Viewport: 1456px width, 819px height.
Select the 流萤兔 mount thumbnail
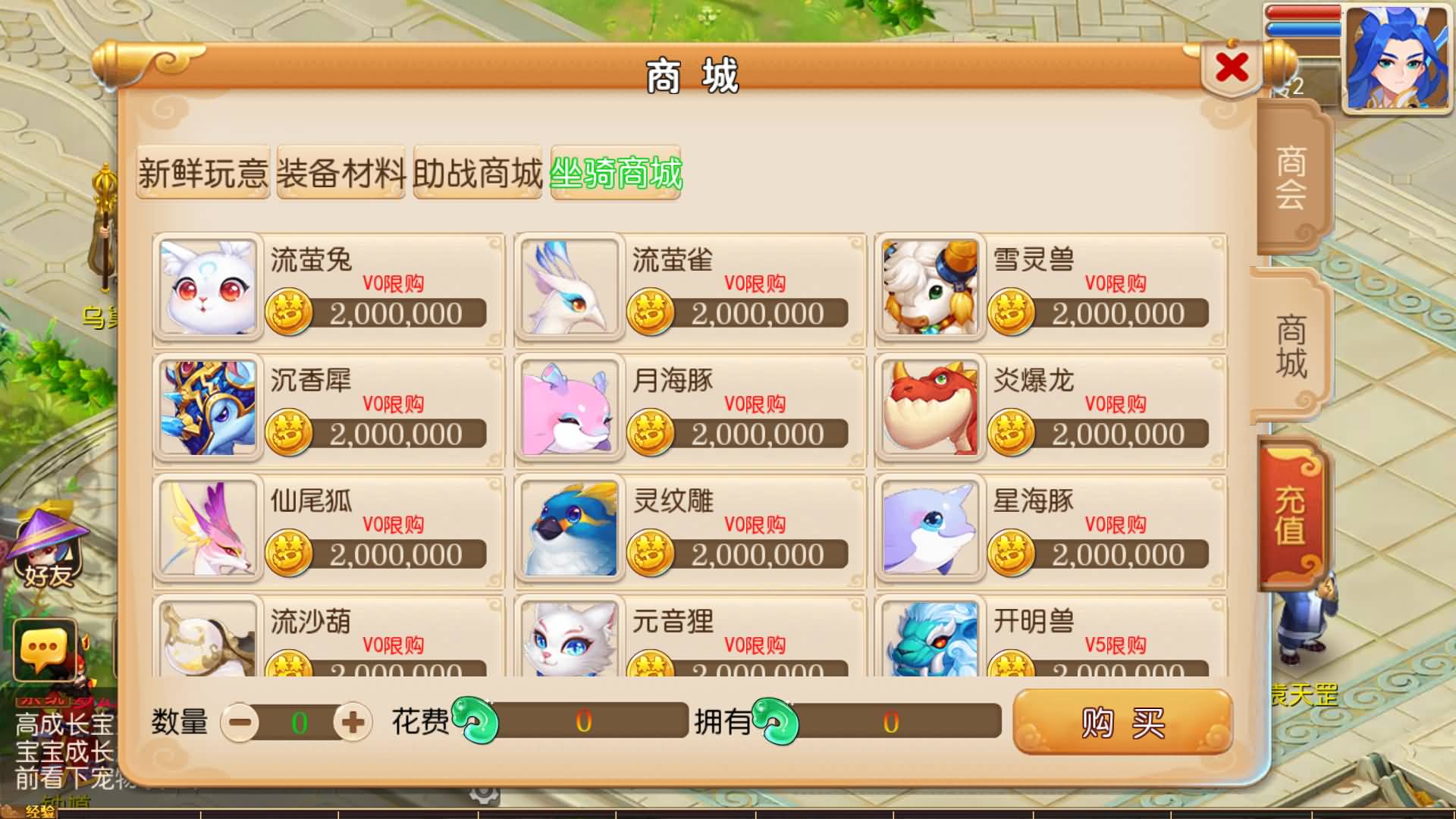click(207, 288)
